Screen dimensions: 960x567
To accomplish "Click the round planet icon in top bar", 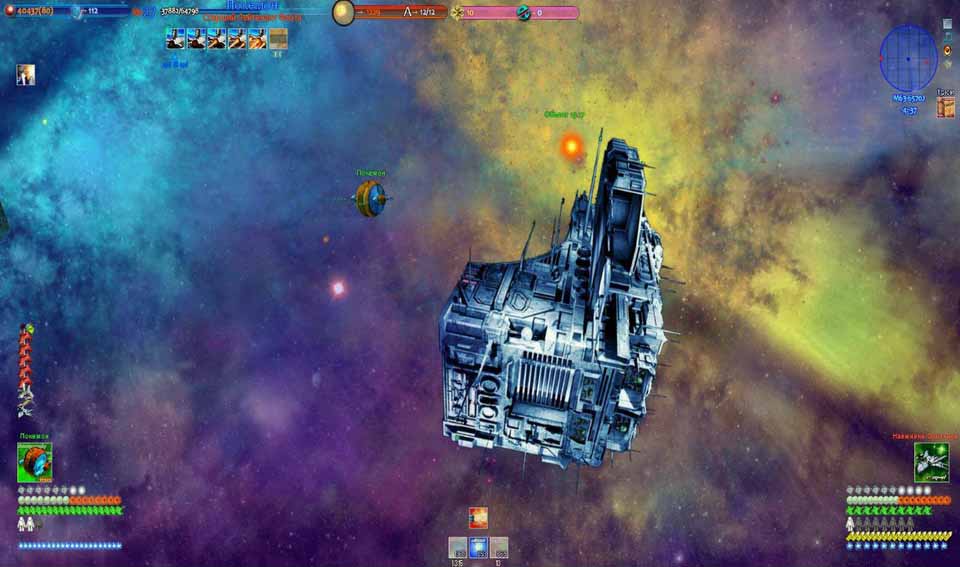I will (x=343, y=12).
